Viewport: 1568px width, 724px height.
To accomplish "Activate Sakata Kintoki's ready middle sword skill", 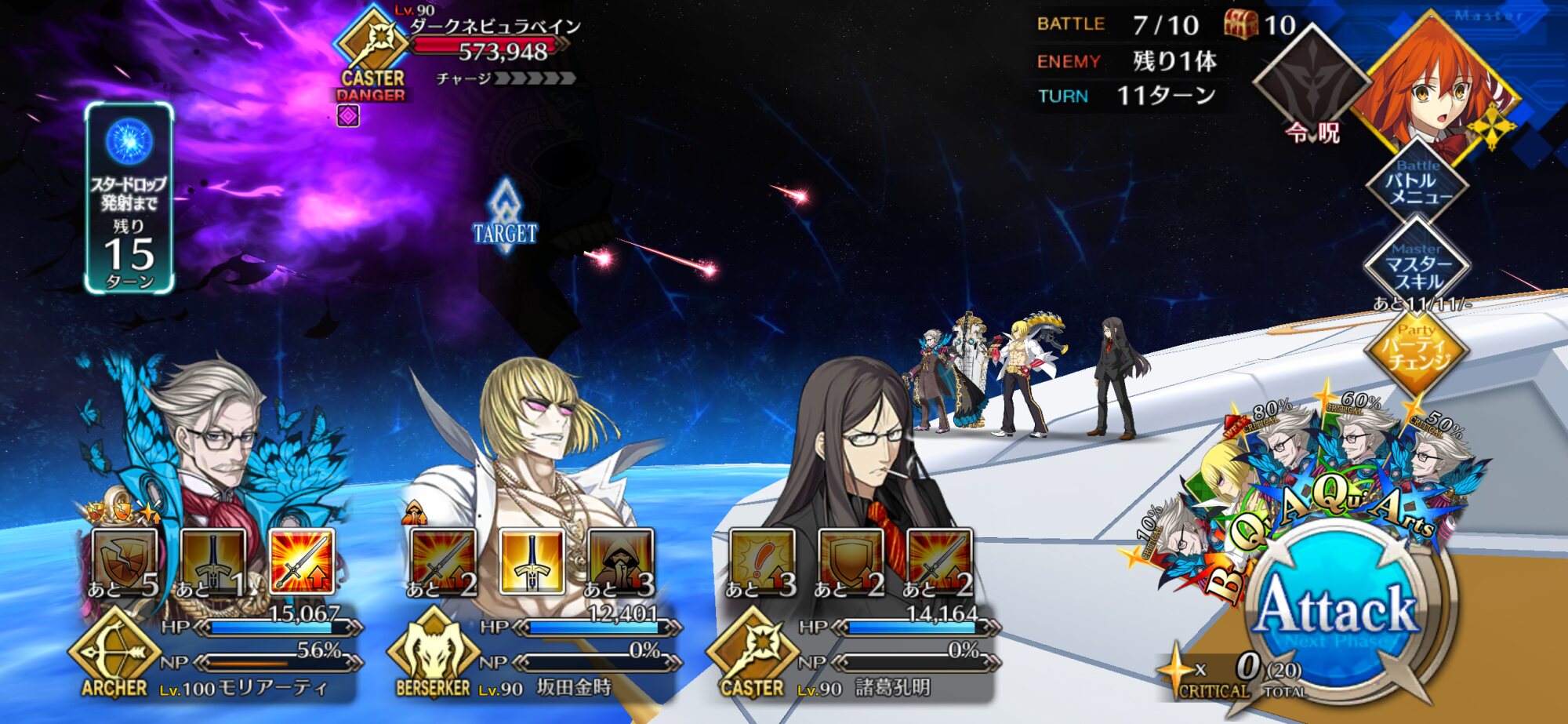I will point(532,561).
